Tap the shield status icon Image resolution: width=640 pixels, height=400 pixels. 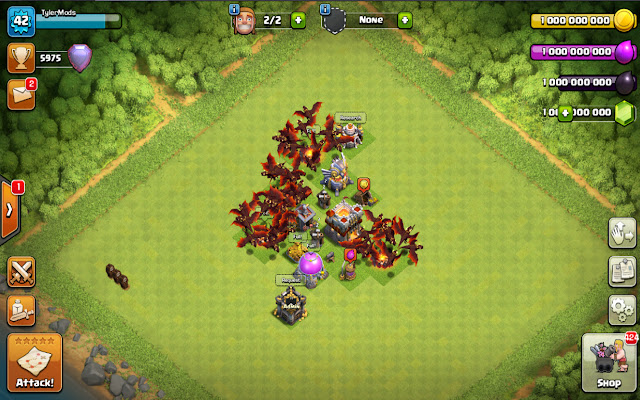(x=334, y=20)
